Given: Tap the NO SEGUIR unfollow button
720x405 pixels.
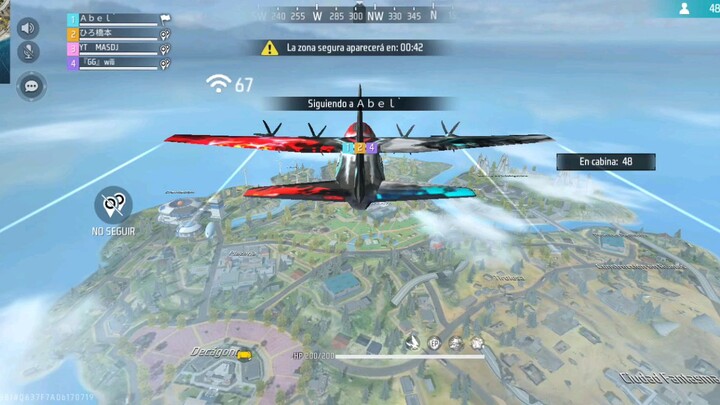Looking at the screenshot, I should click(x=113, y=206).
